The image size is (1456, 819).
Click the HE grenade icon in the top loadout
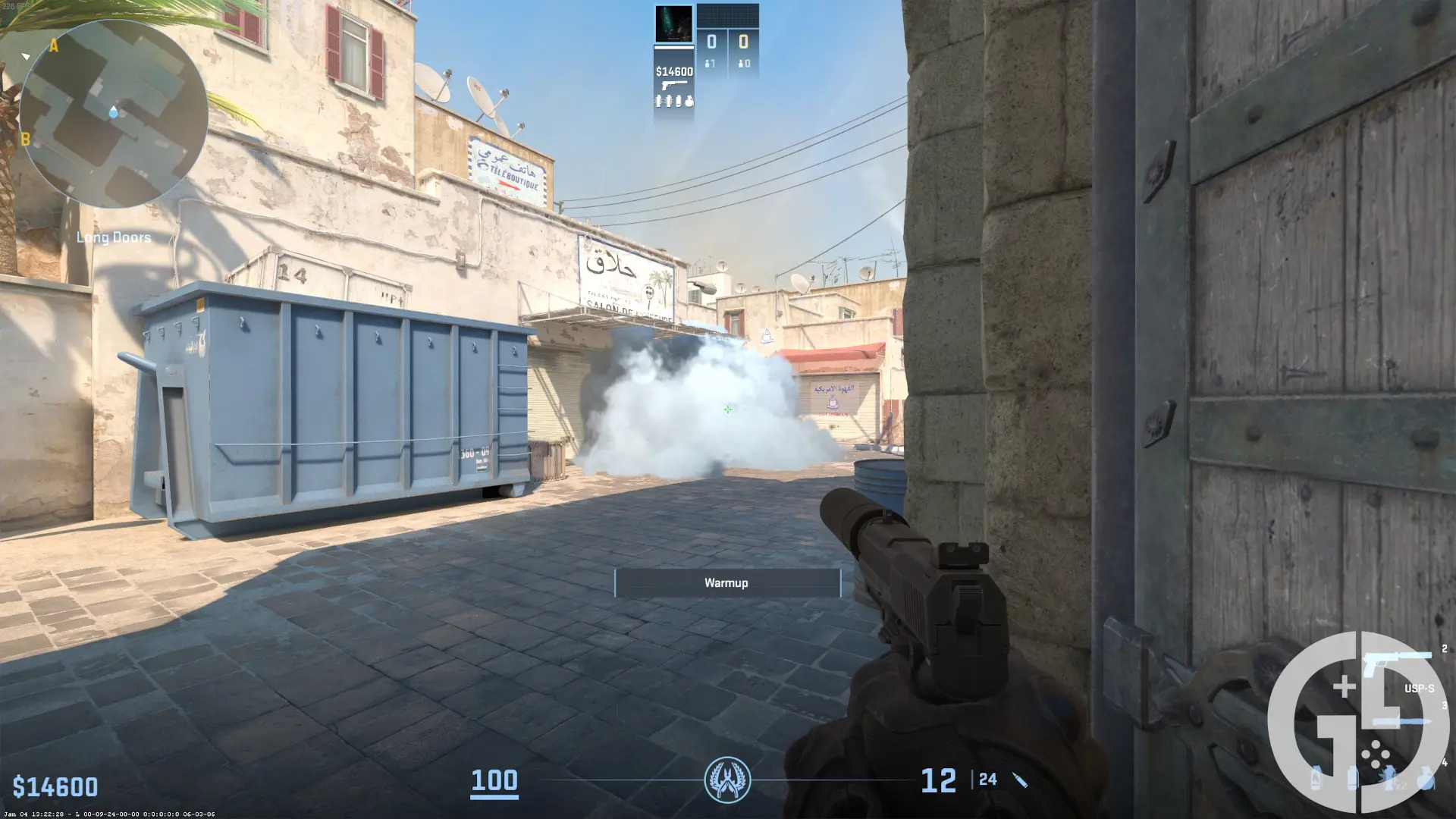[689, 100]
